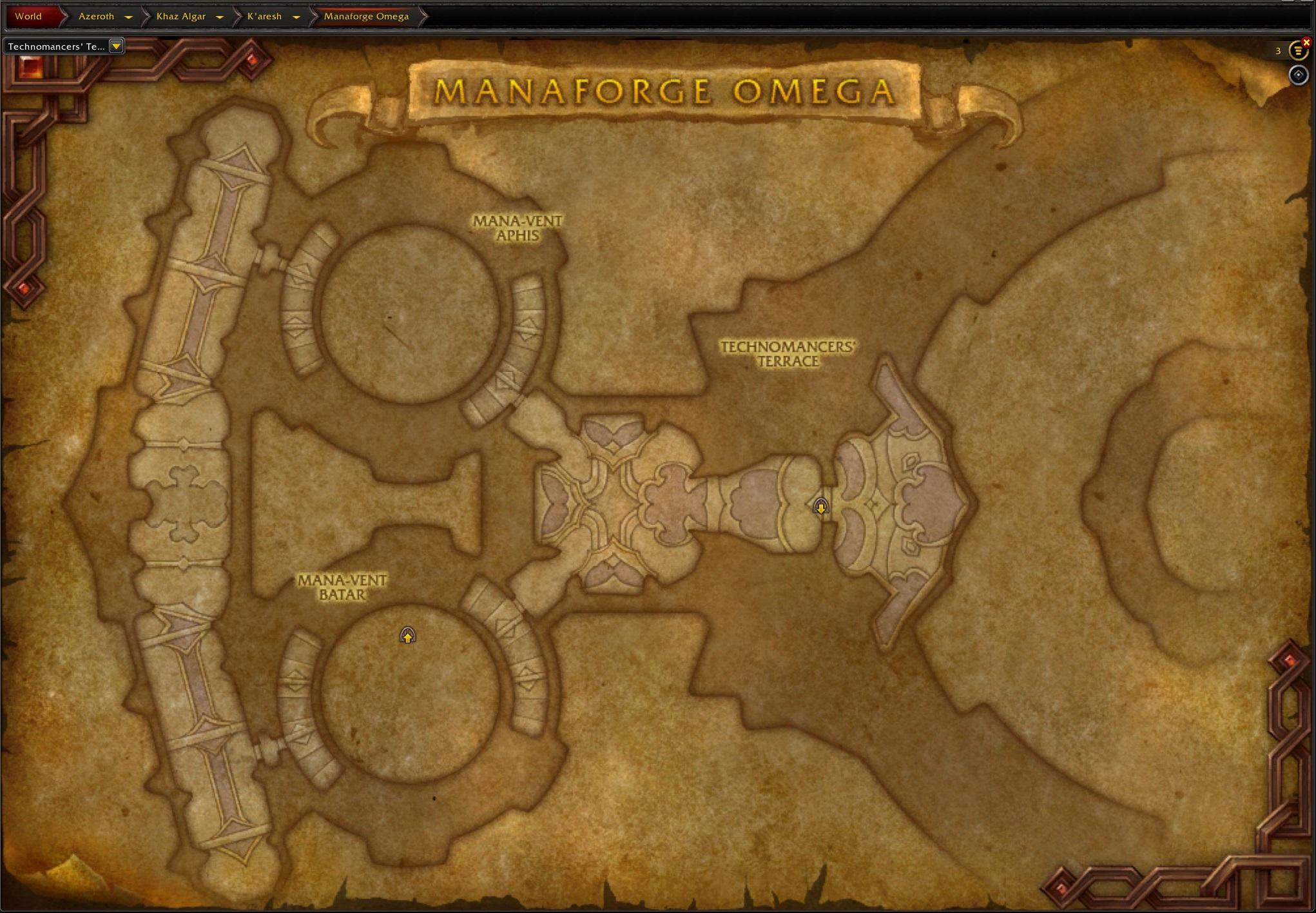1316x913 pixels.
Task: Activate the diamond map pin button
Action: (x=1298, y=75)
